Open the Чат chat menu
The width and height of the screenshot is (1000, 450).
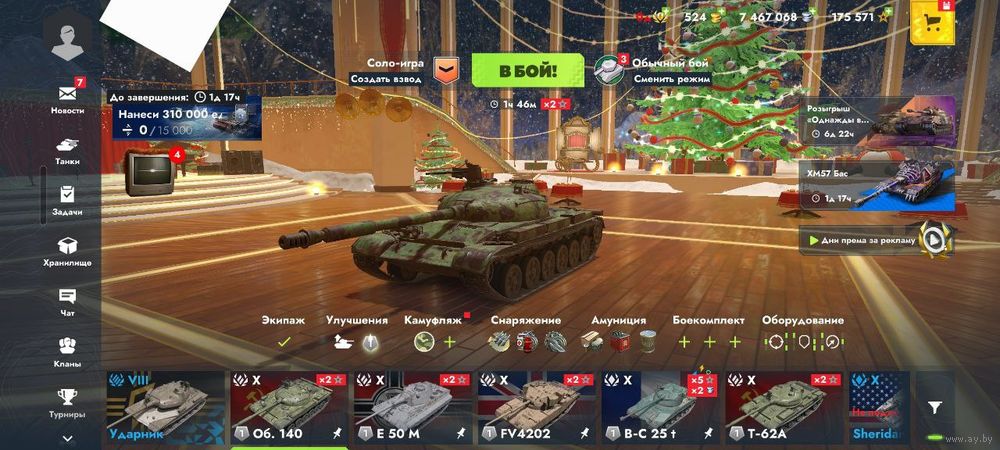(x=68, y=302)
